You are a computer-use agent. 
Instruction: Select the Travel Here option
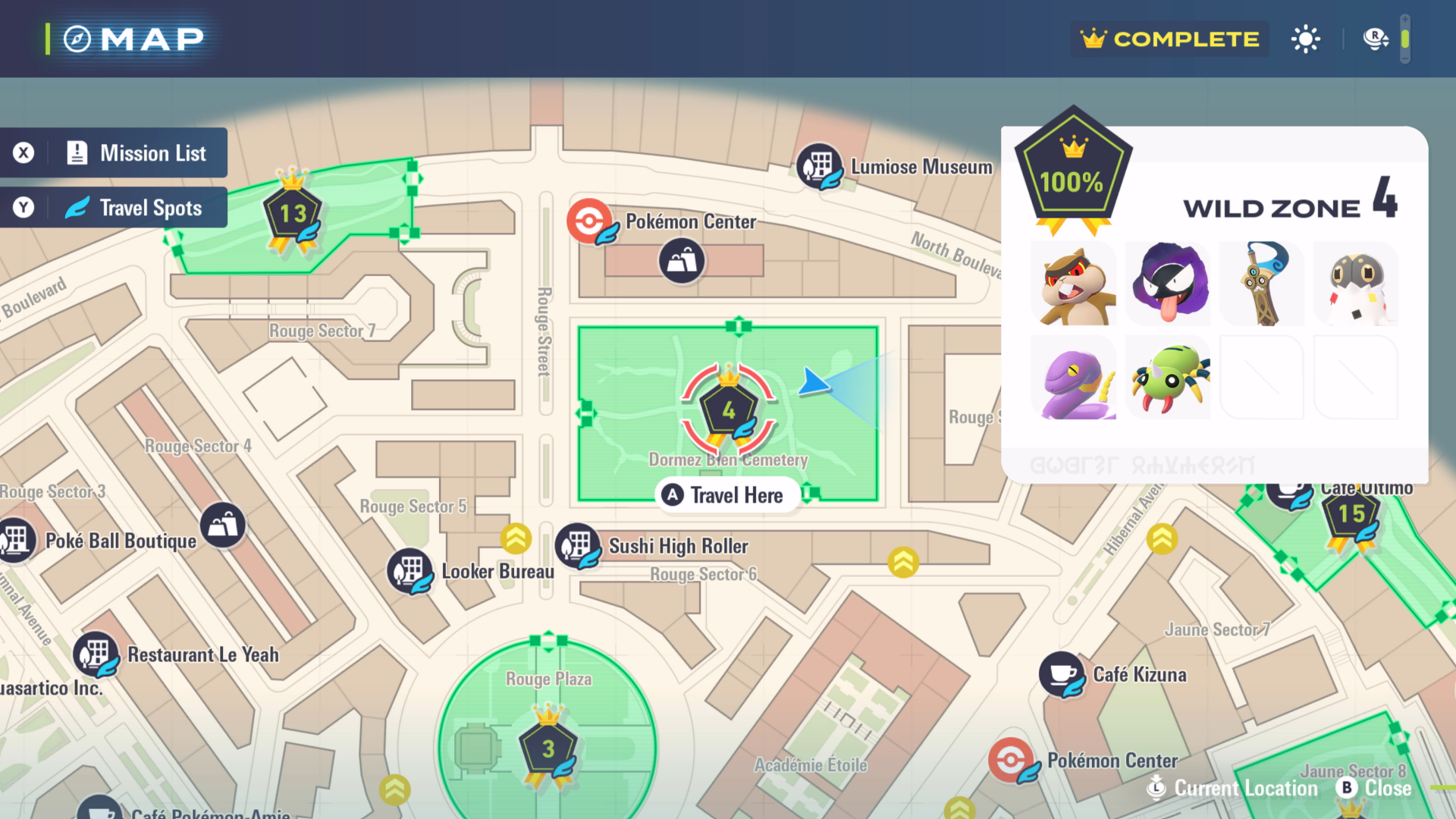coord(726,495)
